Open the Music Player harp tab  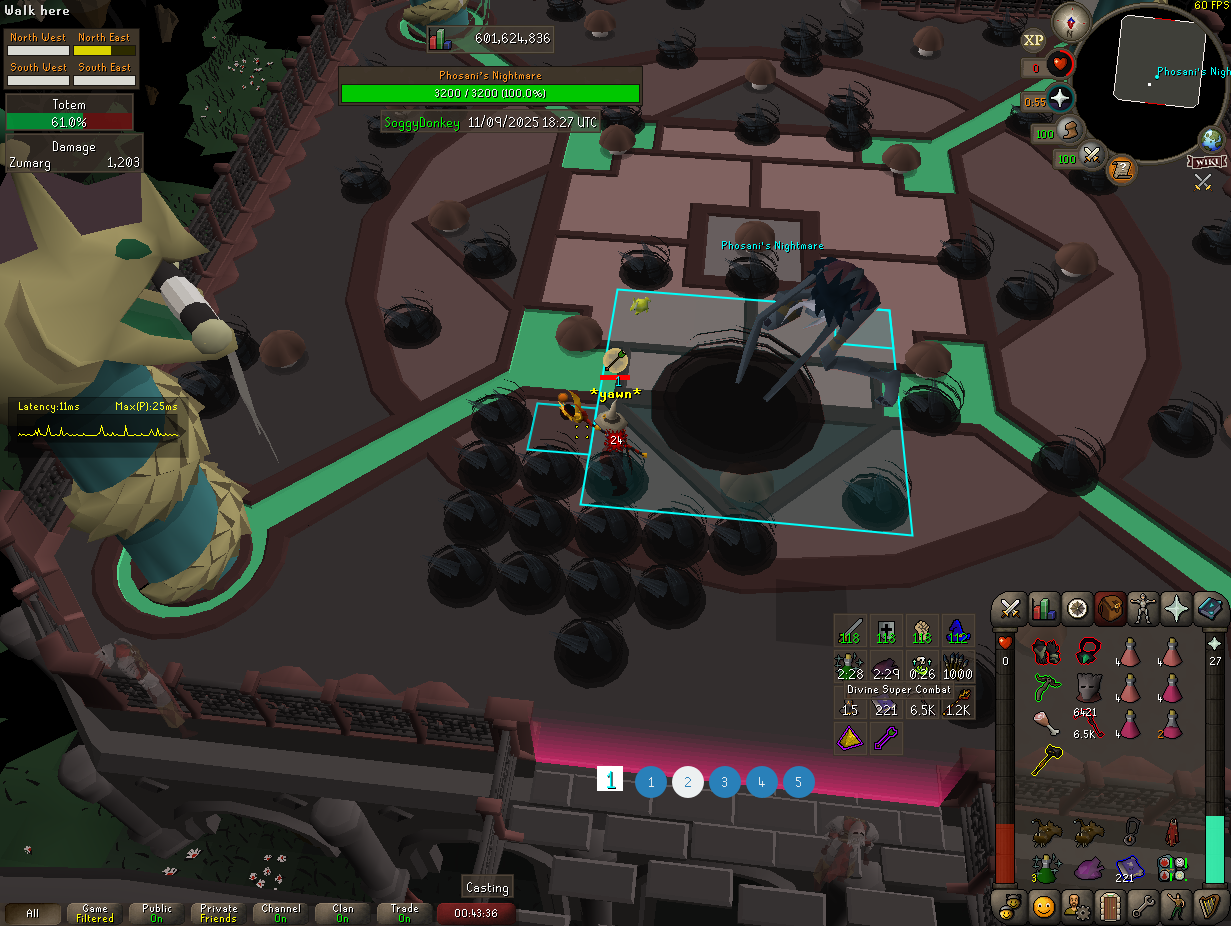1210,907
